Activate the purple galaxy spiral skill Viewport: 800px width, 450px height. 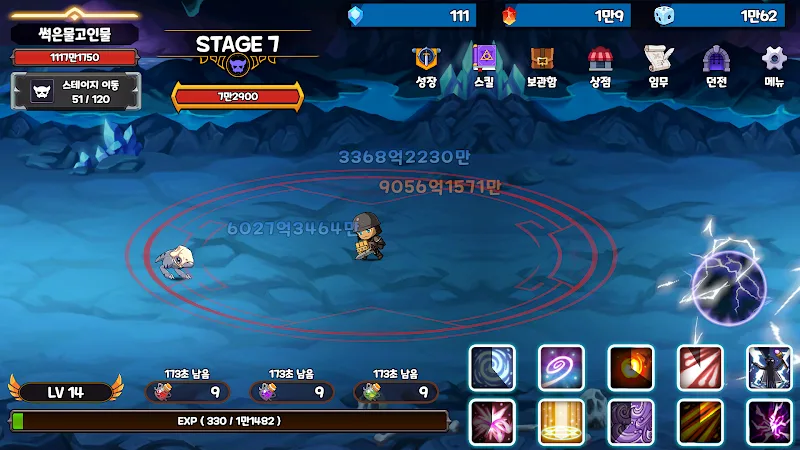click(x=561, y=367)
